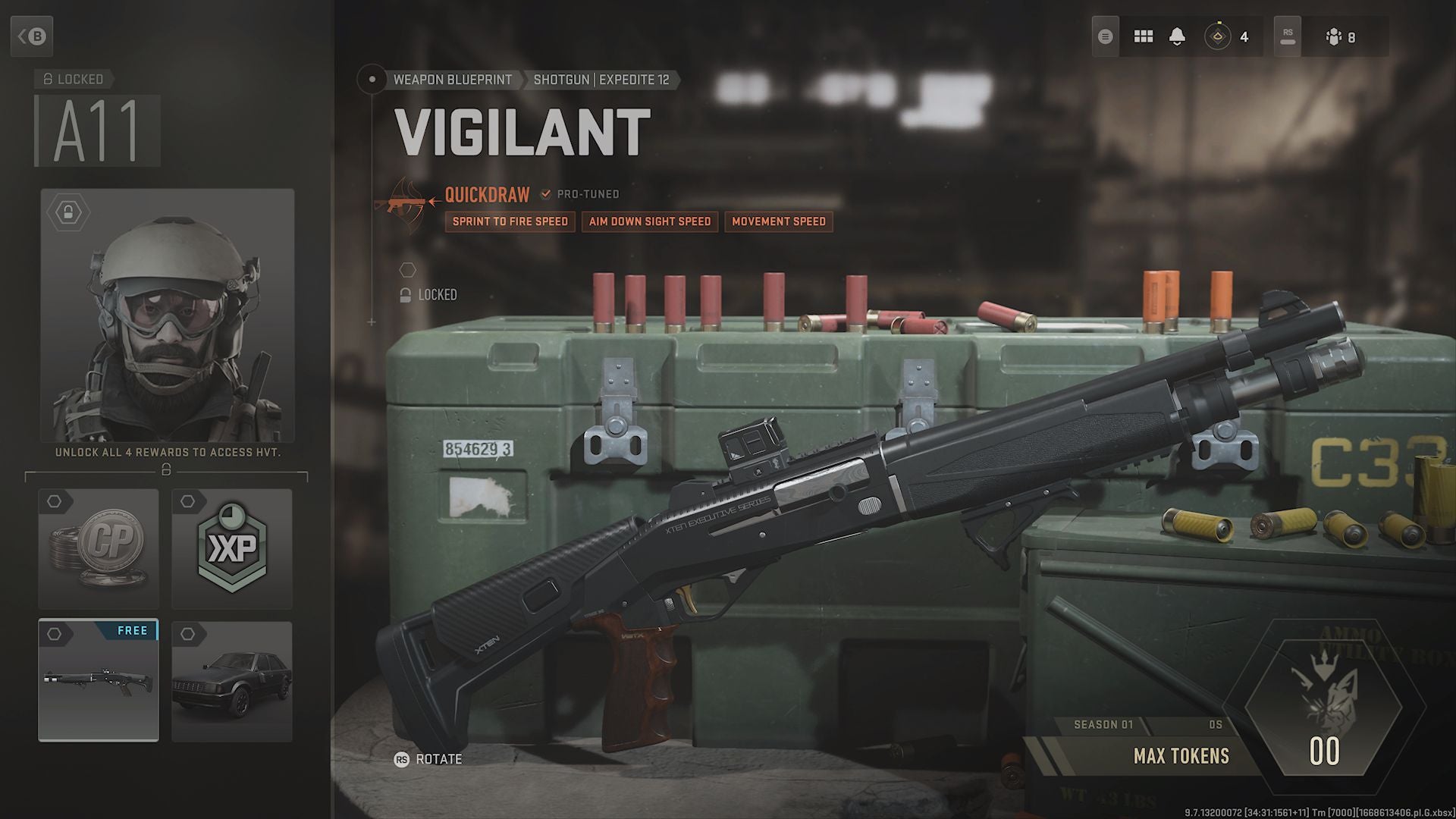Open the options menu icon
This screenshot has width=1456, height=819.
[x=1105, y=36]
